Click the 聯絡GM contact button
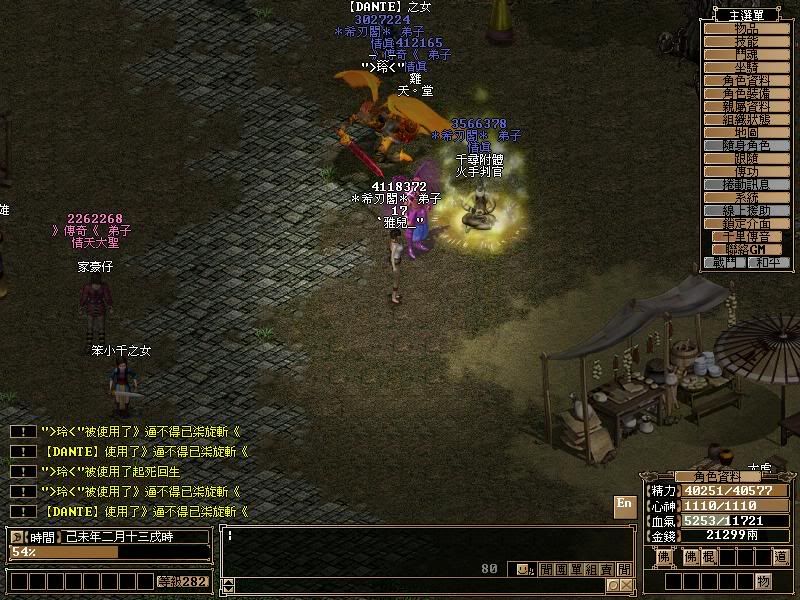Viewport: 800px width, 600px height. [747, 249]
